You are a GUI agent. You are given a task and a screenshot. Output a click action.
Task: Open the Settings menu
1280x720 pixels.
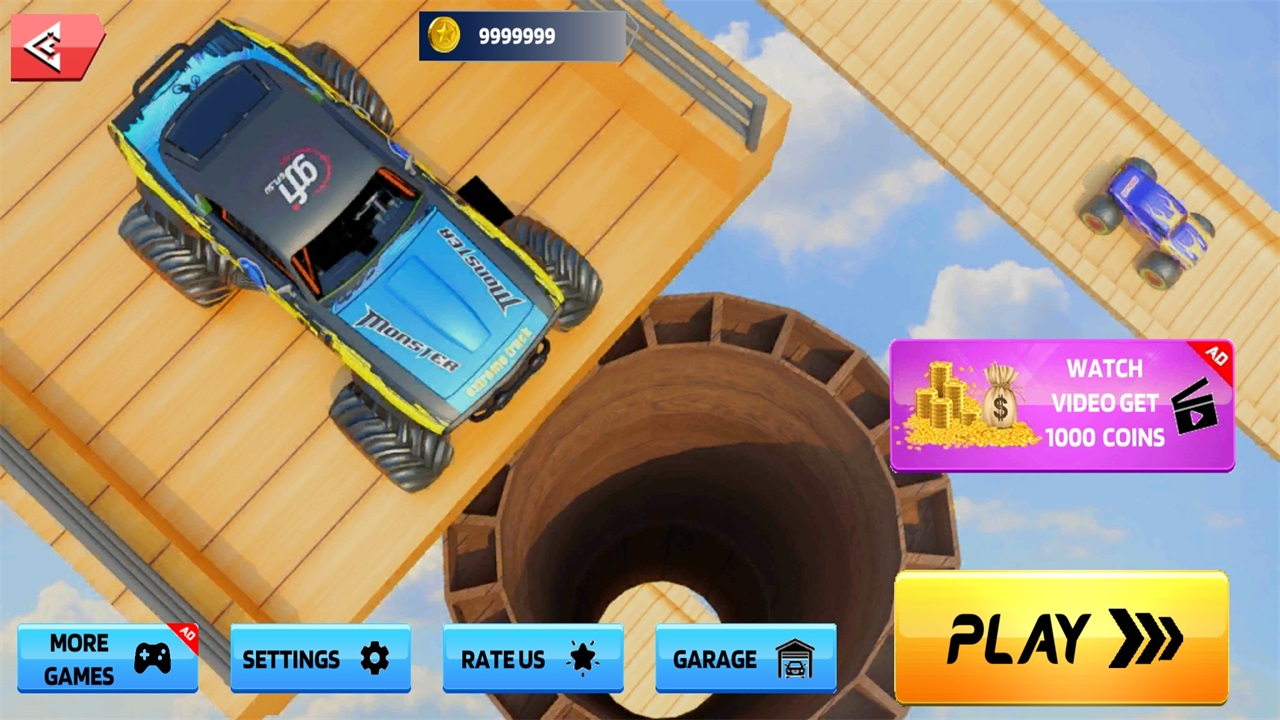(320, 658)
